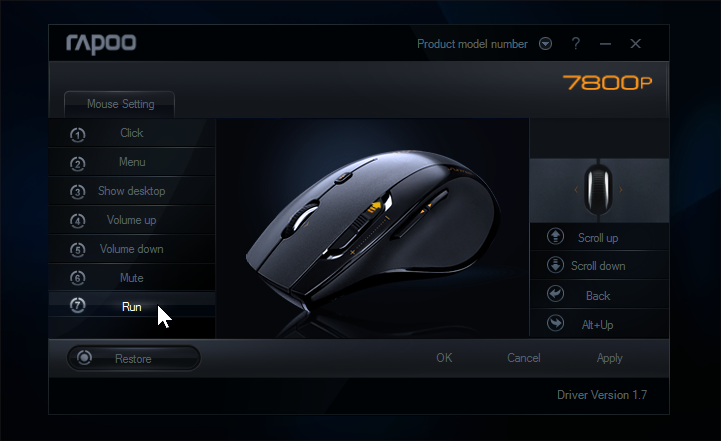This screenshot has height=441, width=721.
Task: Select the Mouse Setting tab
Action: 120,104
